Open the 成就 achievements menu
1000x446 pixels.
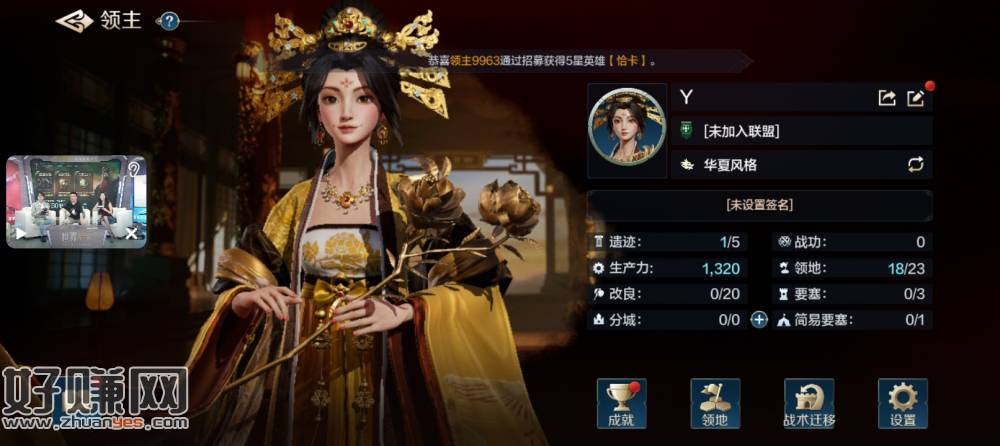[621, 402]
